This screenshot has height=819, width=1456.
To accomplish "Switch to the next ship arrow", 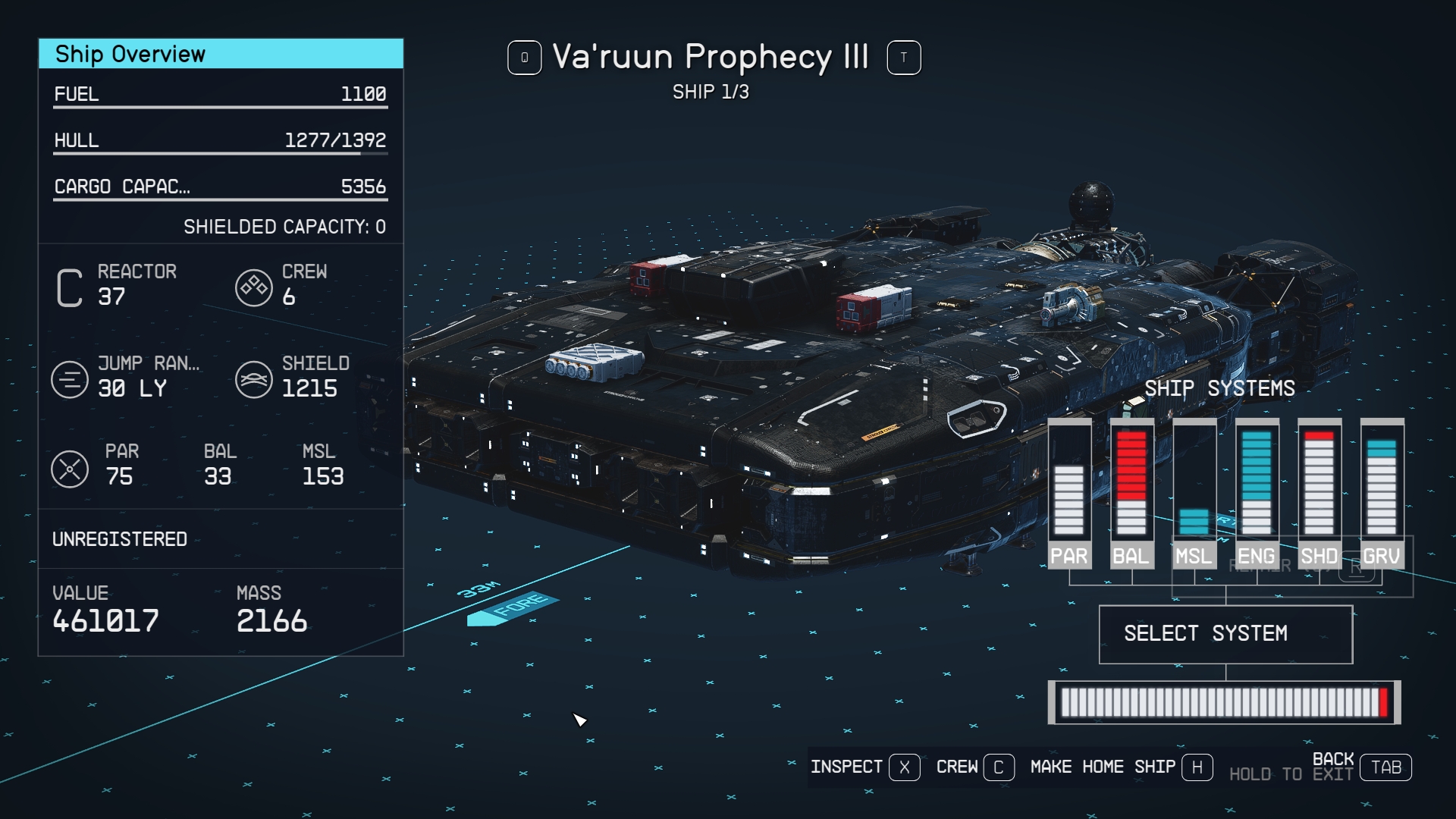I will (903, 58).
